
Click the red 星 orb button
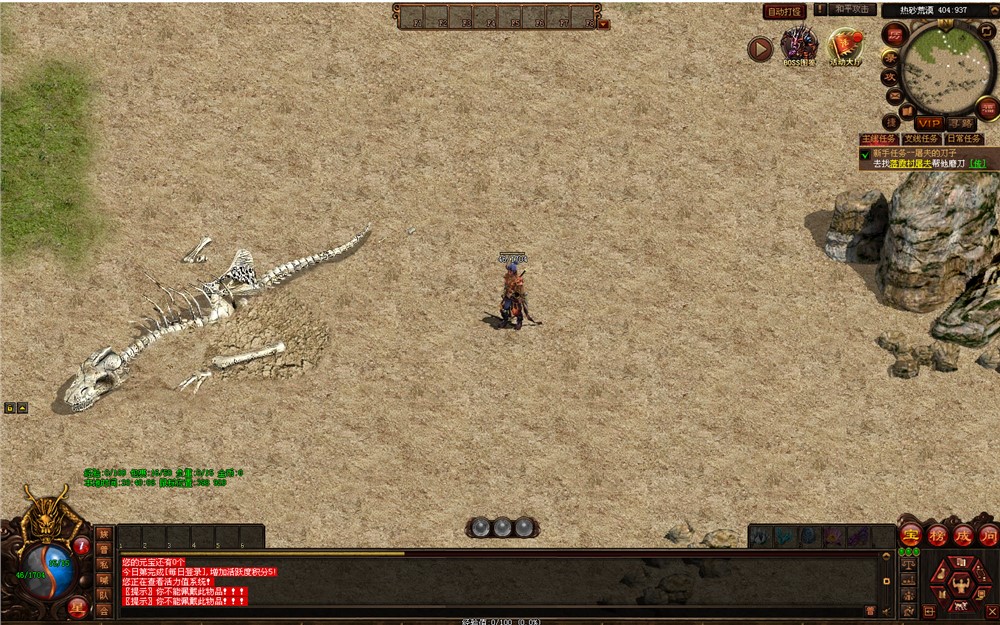pos(76,606)
